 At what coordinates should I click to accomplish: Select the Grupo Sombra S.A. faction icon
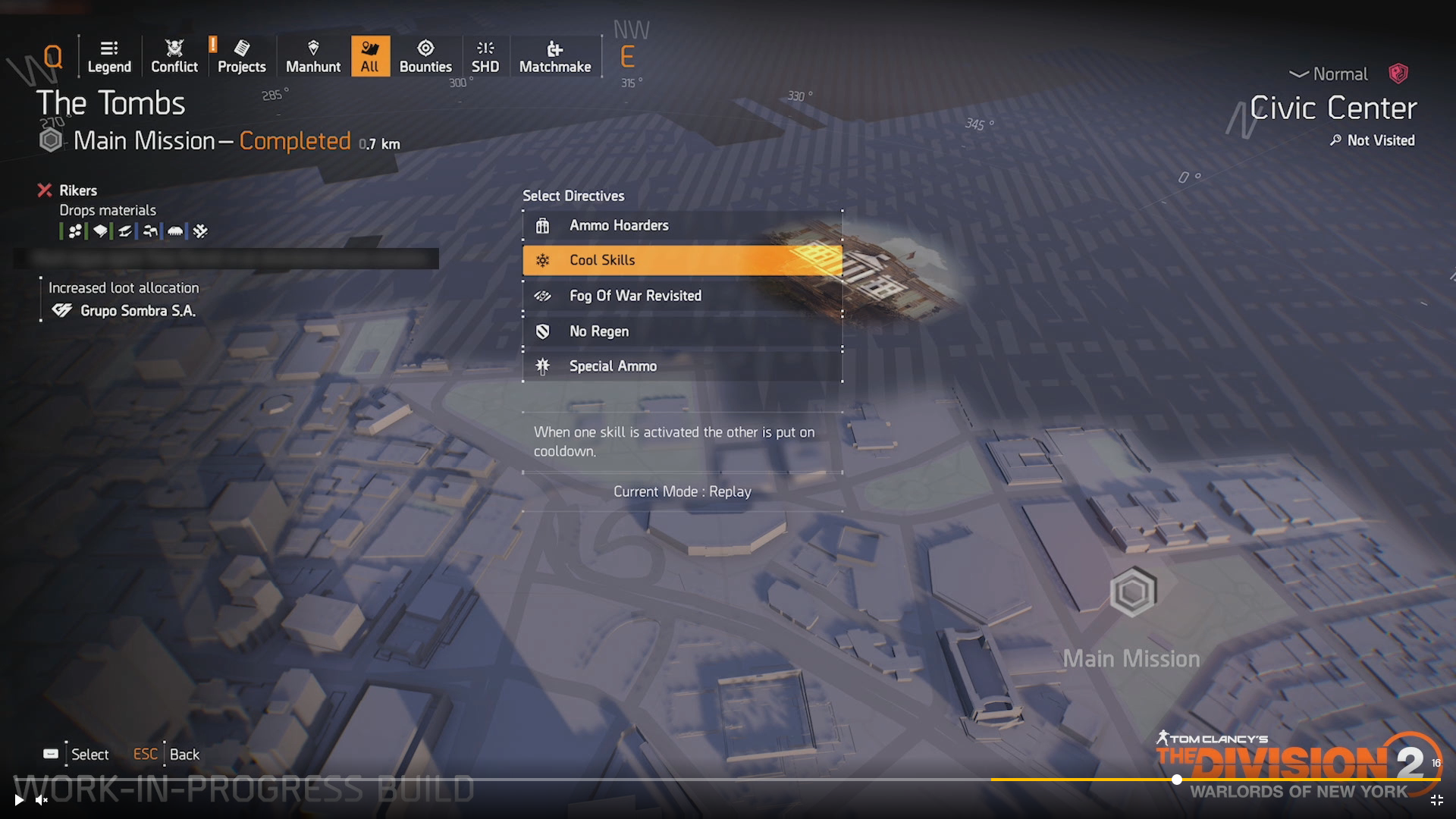coord(64,310)
